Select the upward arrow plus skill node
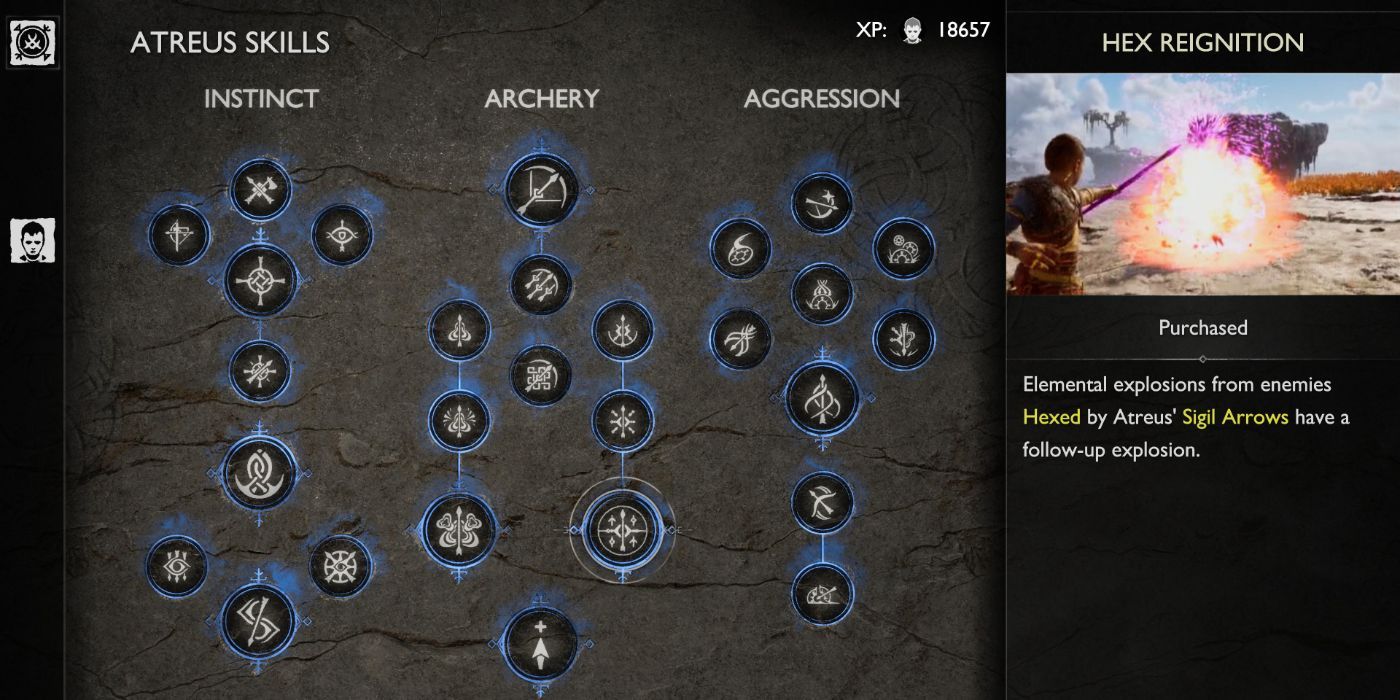The image size is (1400, 700). point(540,644)
